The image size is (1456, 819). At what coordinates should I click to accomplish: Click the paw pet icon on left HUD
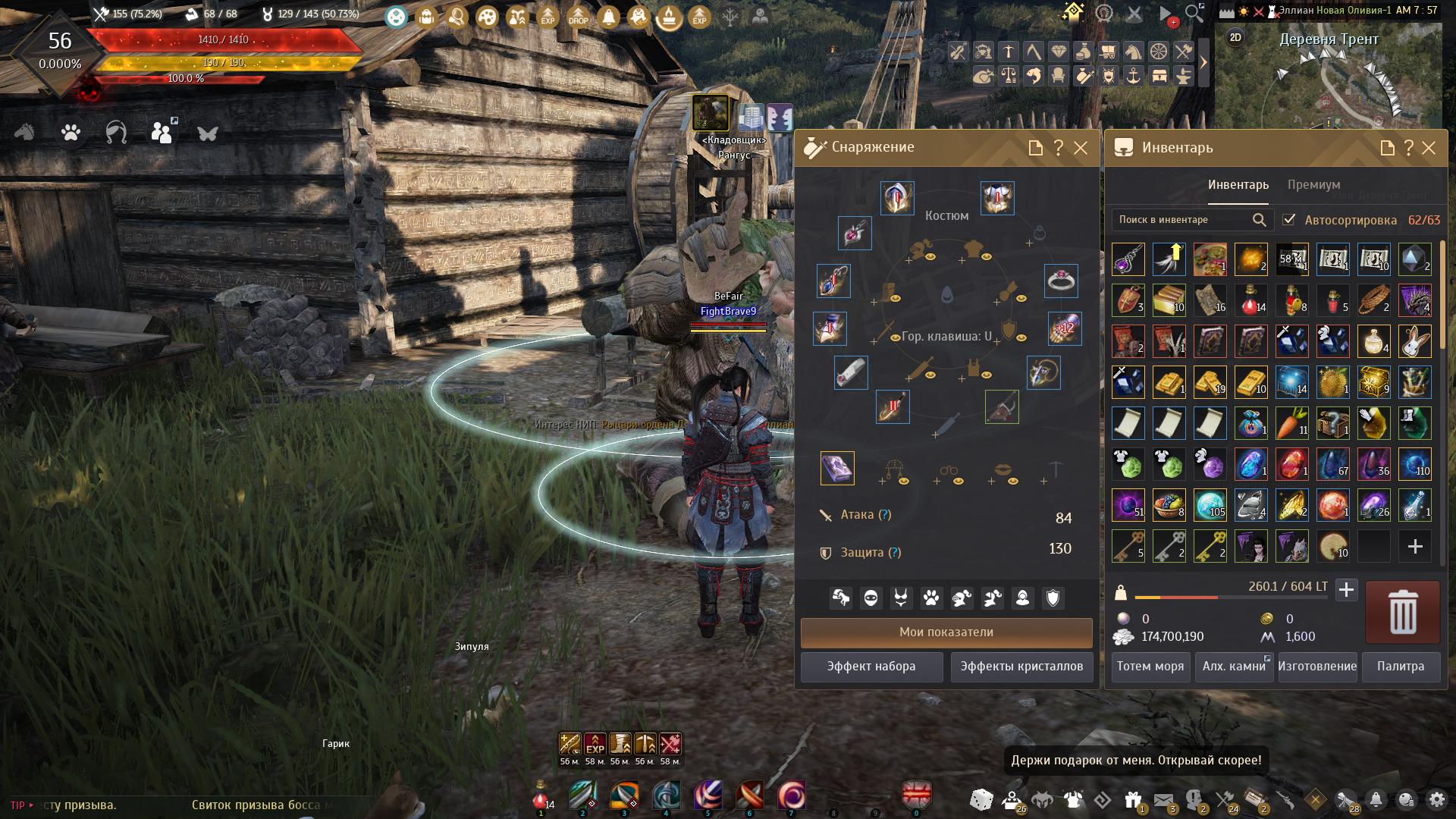[x=71, y=133]
